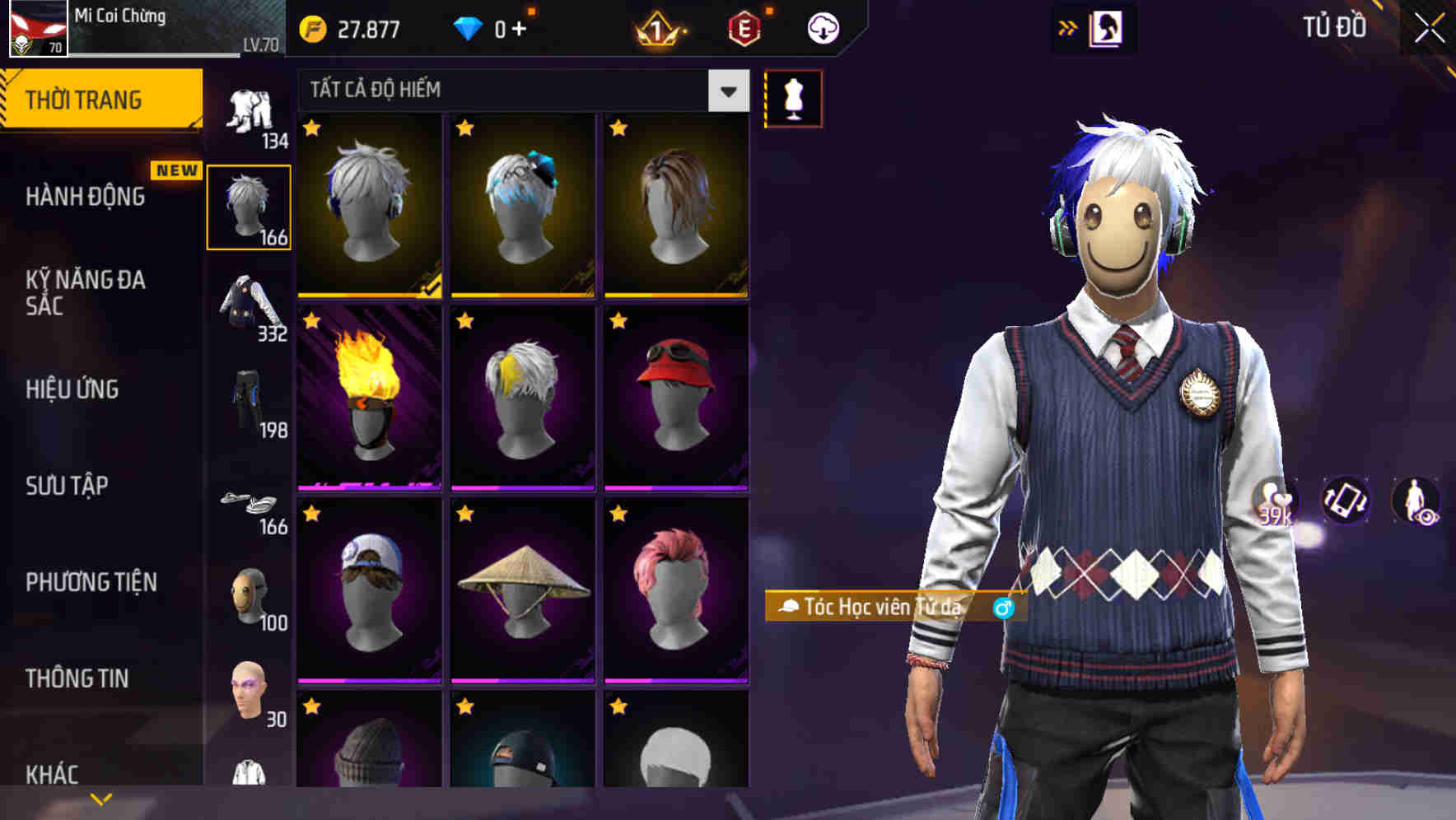
Task: Click the mannequin preview icon beside rarity filter
Action: (x=793, y=96)
